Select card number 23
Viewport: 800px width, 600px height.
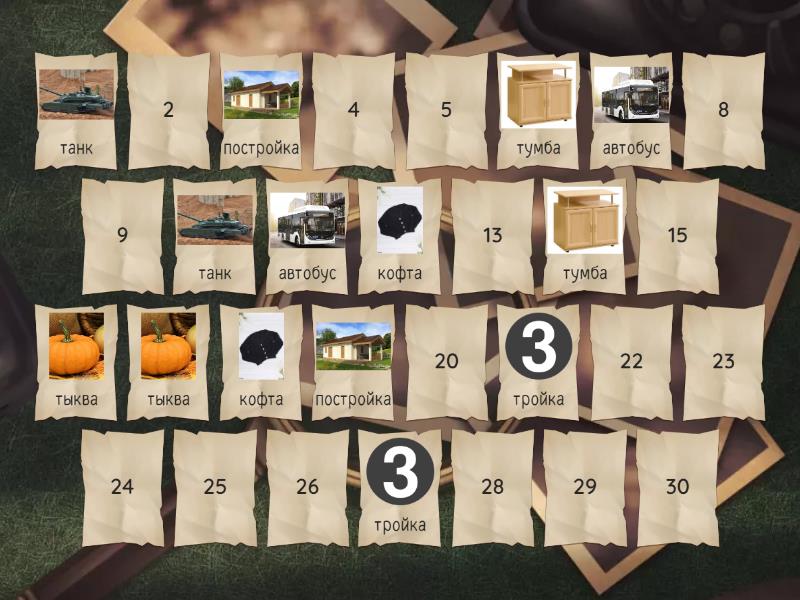point(723,362)
